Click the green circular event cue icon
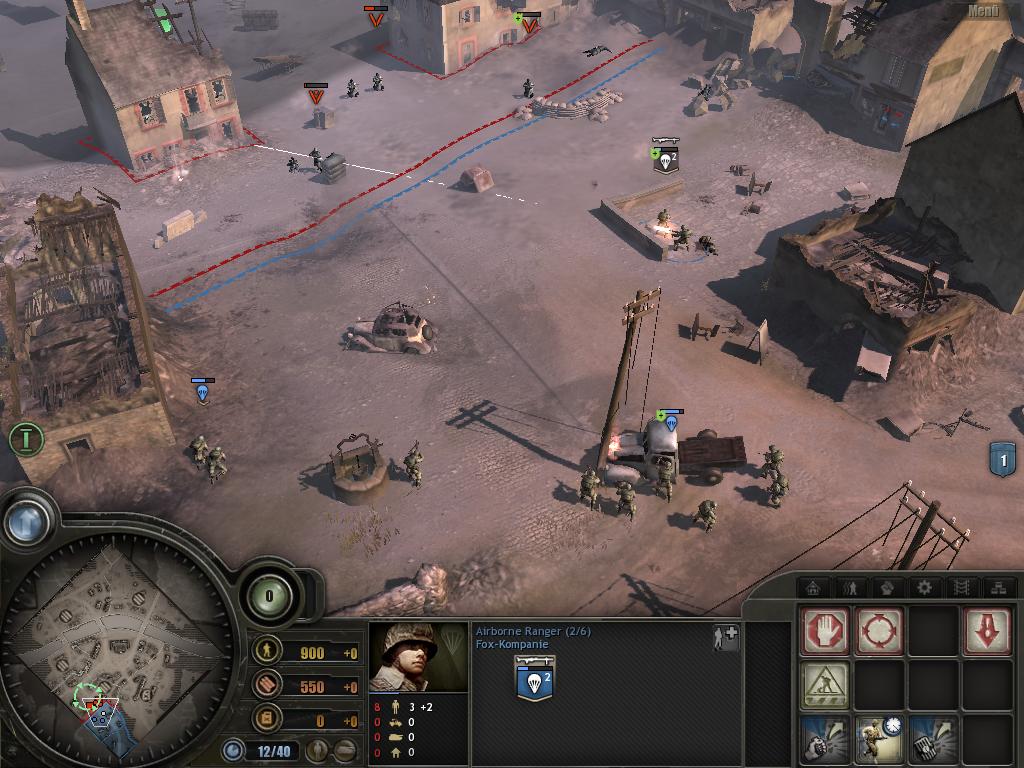The image size is (1024, 768). tap(26, 438)
